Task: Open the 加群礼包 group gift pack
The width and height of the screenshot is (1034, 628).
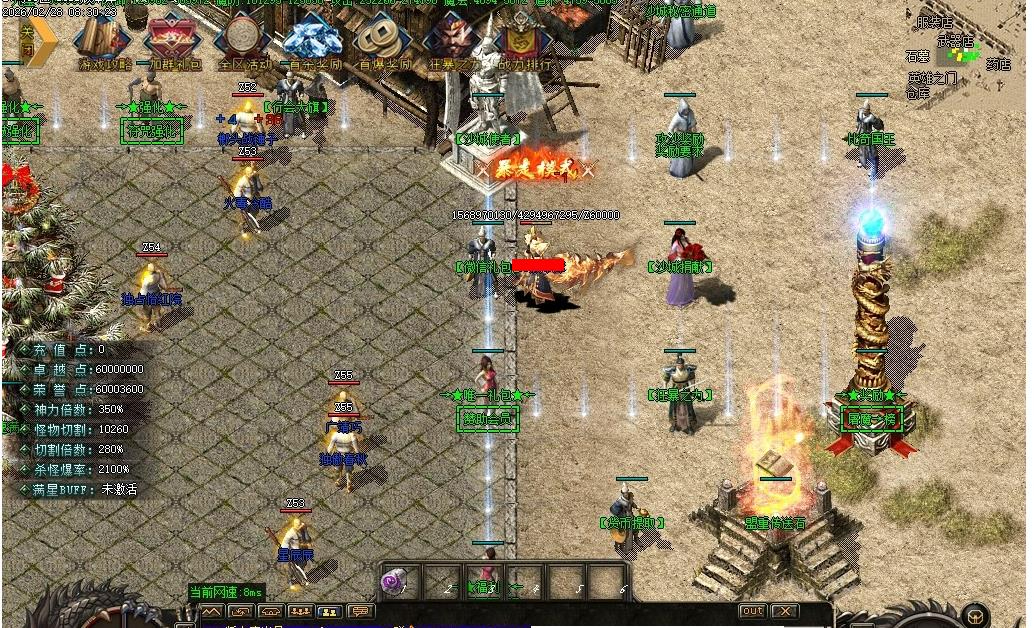Action: point(172,44)
